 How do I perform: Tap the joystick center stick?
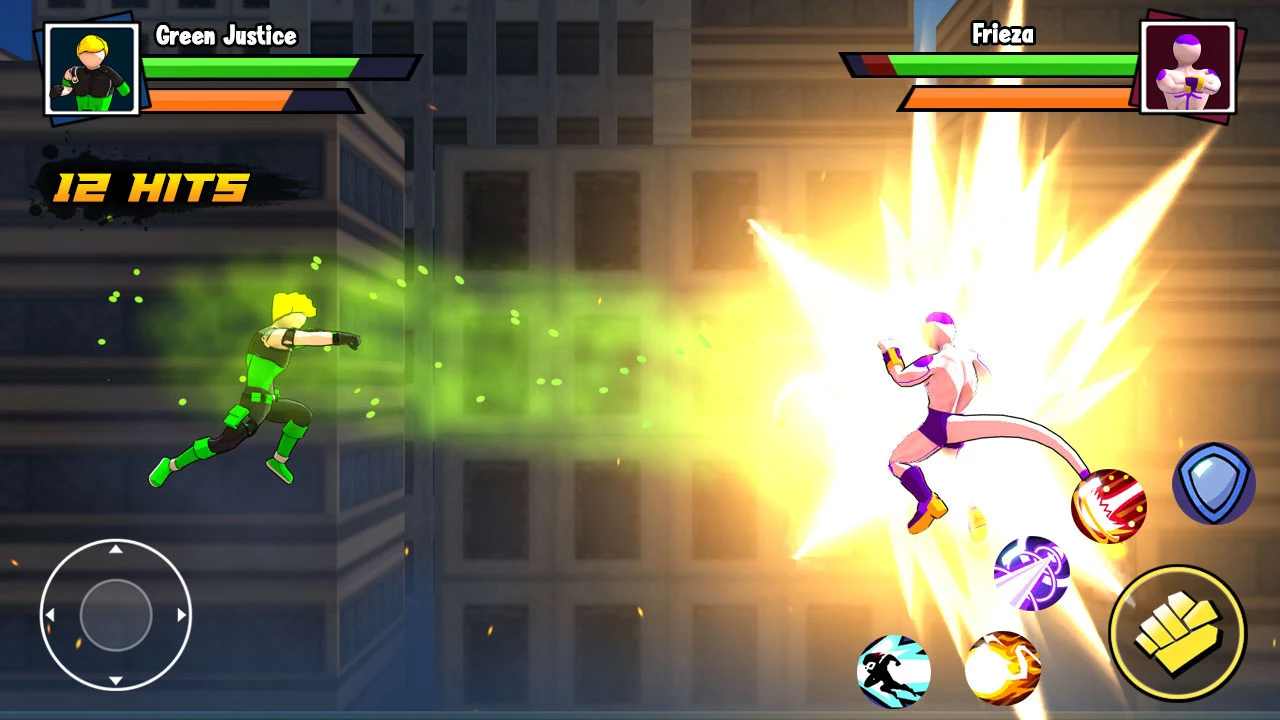(113, 613)
